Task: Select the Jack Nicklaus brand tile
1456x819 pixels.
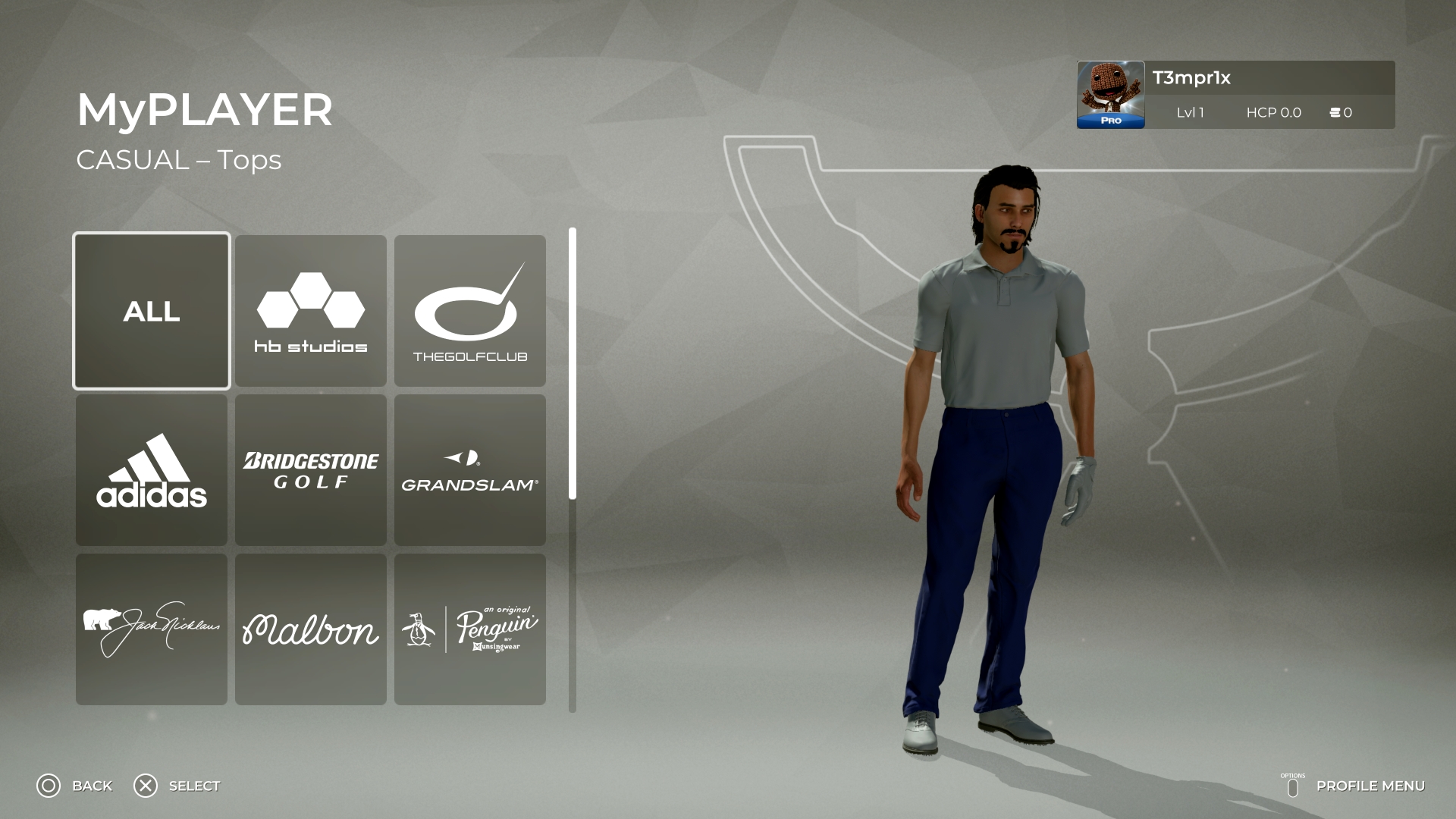Action: click(151, 628)
